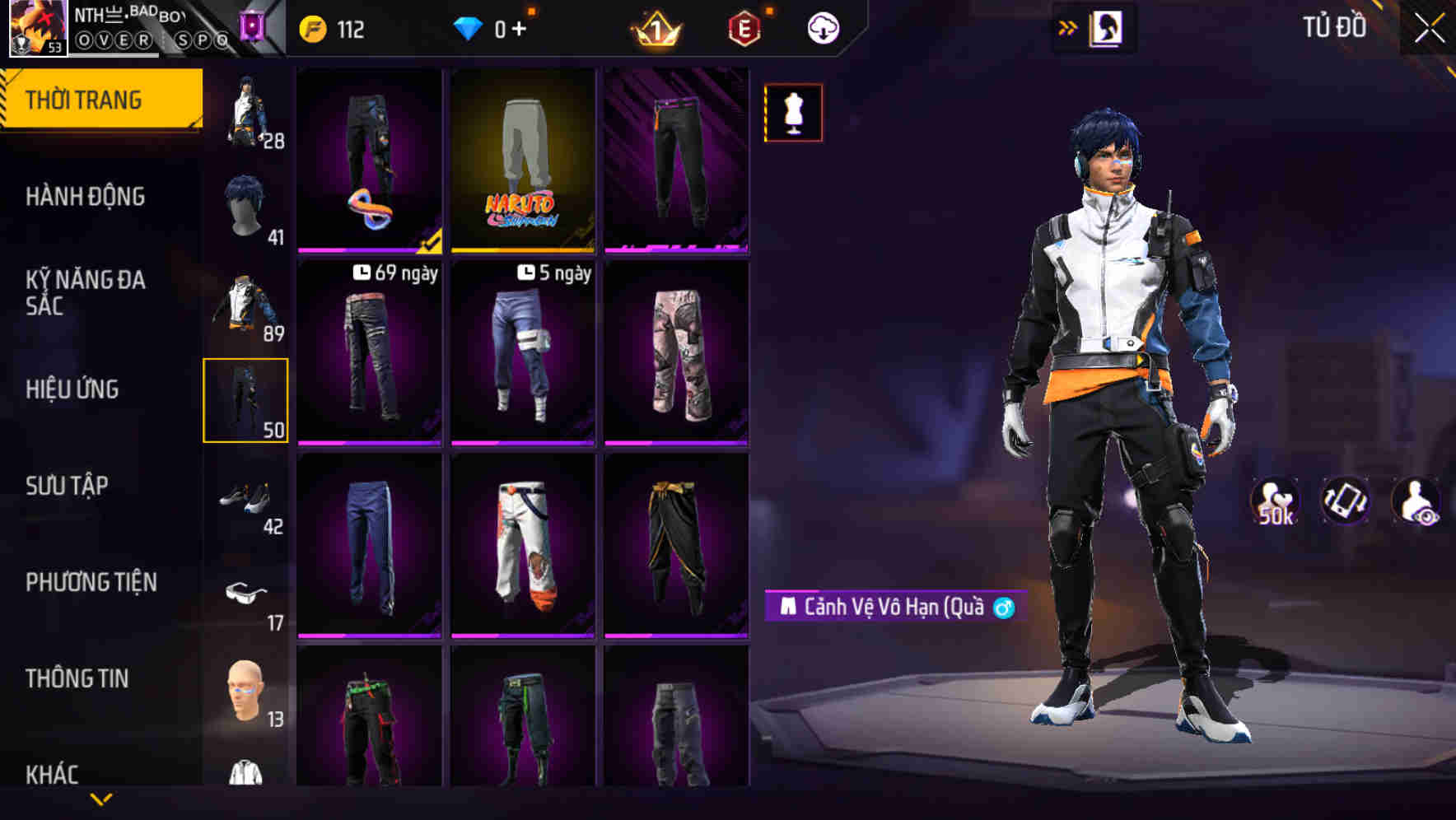Expand the sidebar with the bottom chevron arrow
Image resolution: width=1456 pixels, height=820 pixels.
point(101,799)
